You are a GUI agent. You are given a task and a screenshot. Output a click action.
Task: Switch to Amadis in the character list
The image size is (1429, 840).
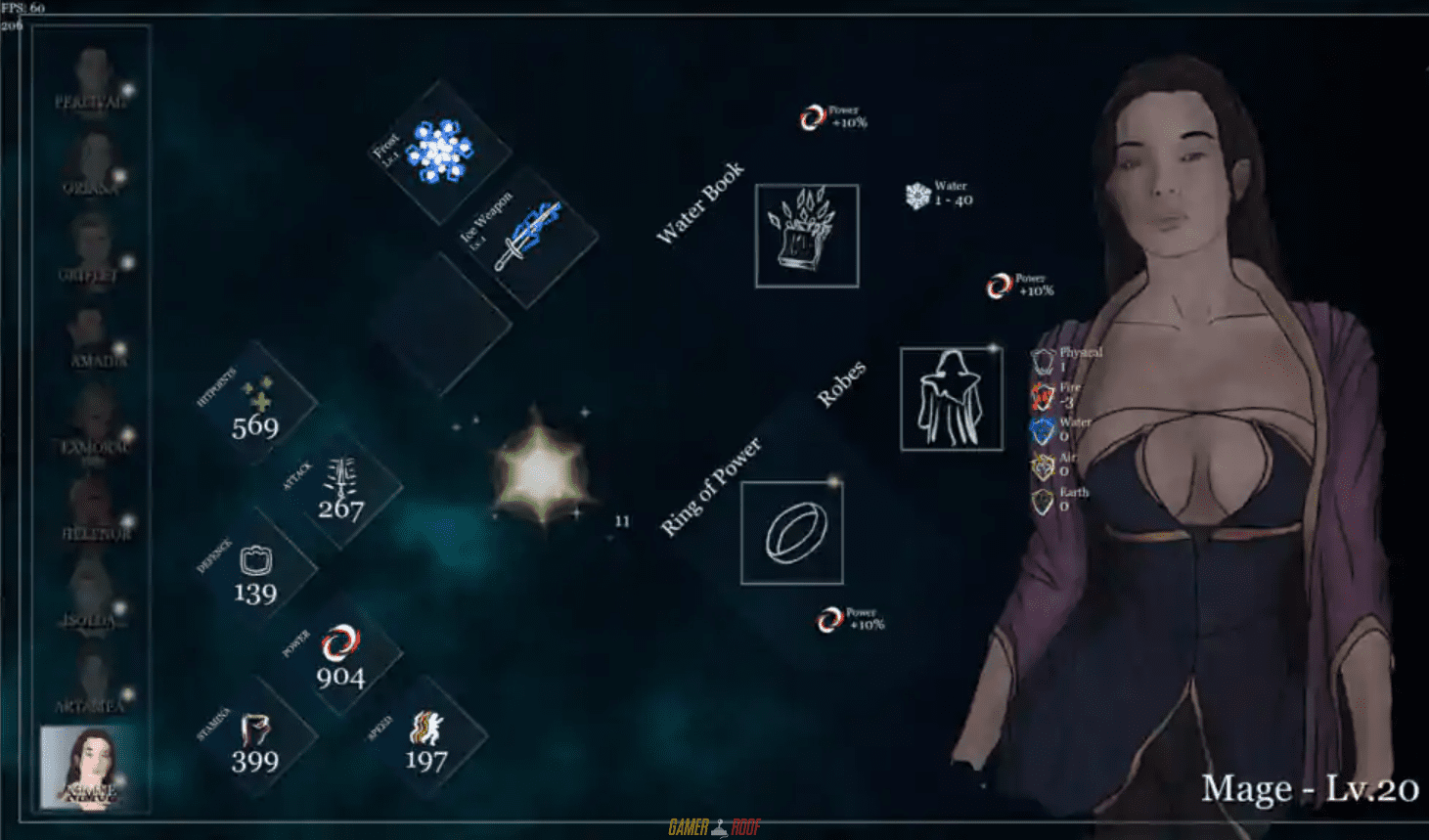(91, 337)
